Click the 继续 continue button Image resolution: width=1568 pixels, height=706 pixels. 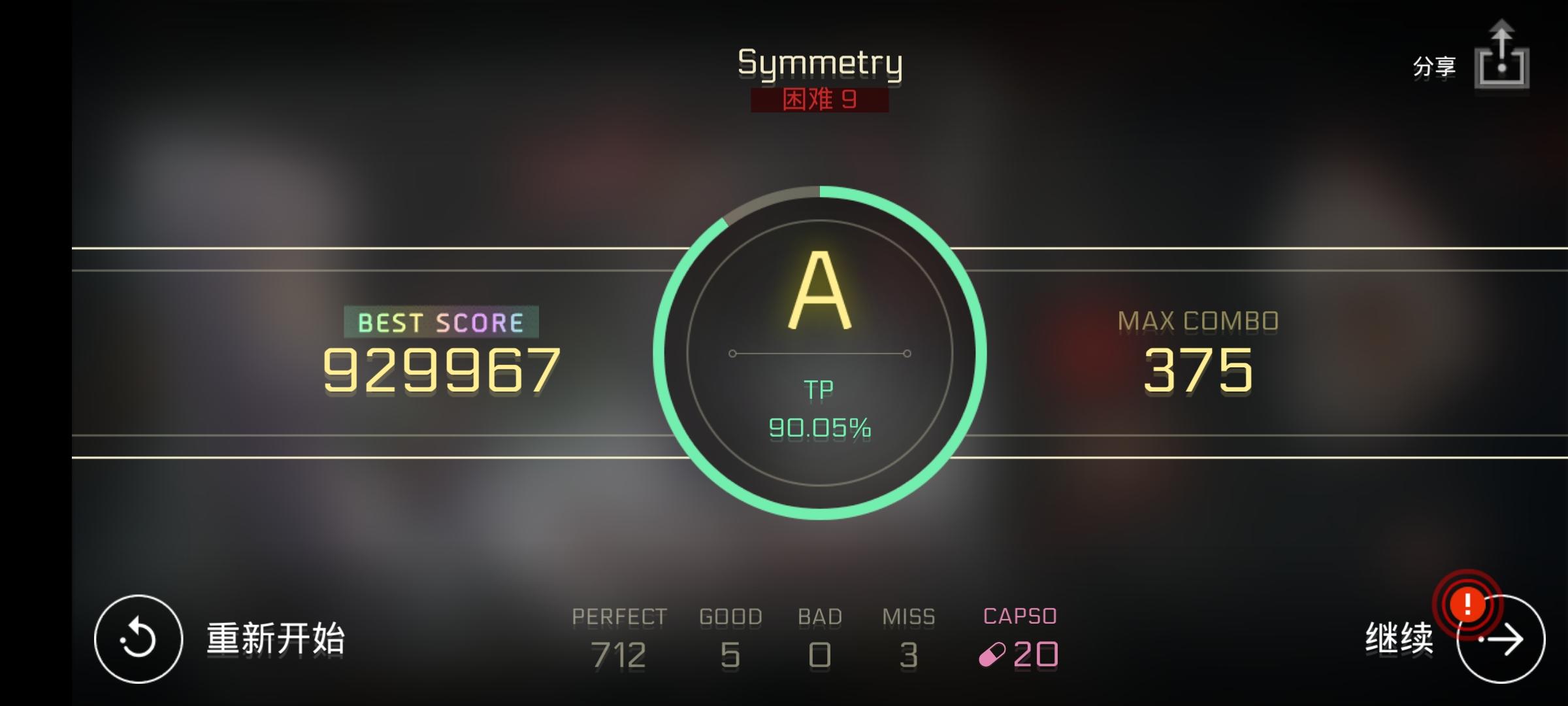pyautogui.click(x=1398, y=637)
